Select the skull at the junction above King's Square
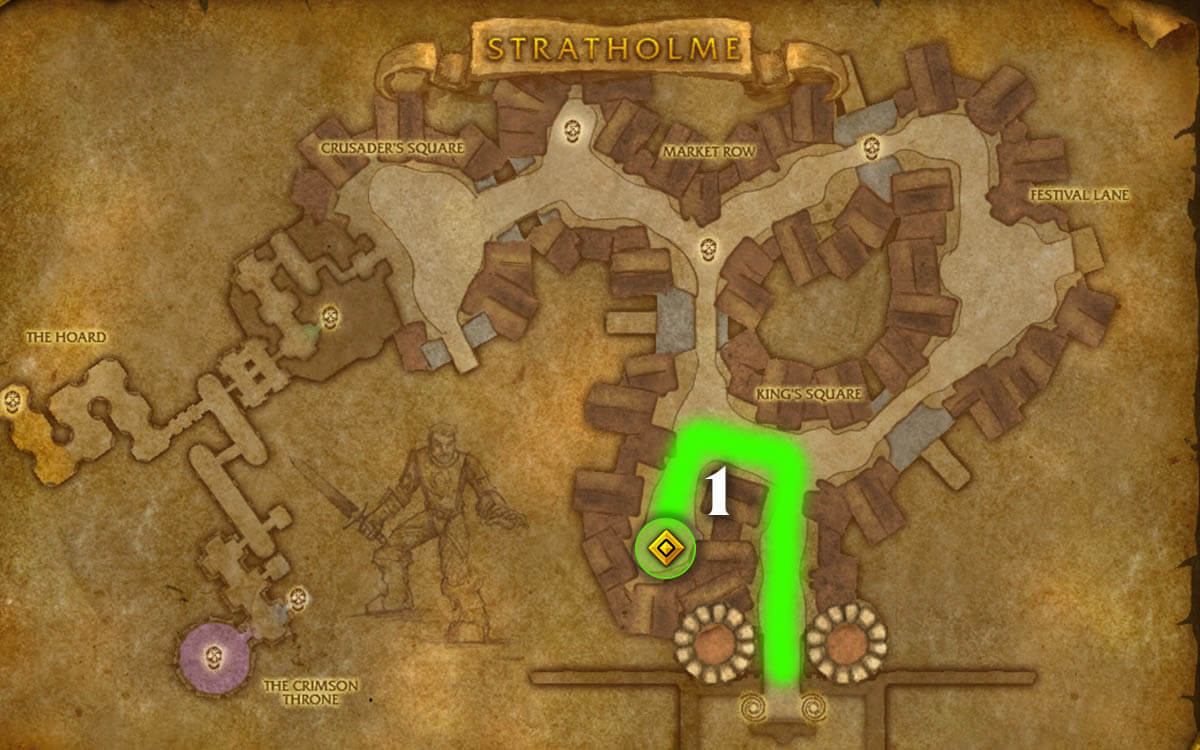The width and height of the screenshot is (1200, 750). point(709,248)
